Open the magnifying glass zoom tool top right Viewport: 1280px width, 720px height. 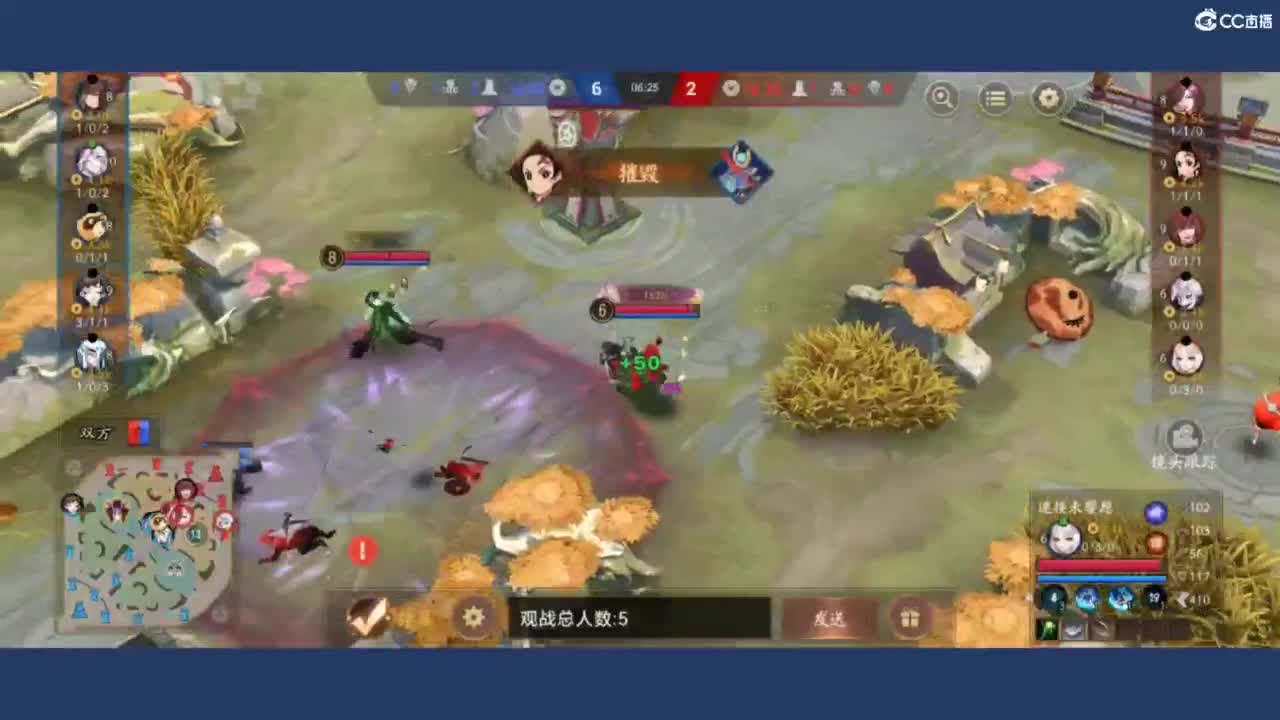(x=941, y=99)
